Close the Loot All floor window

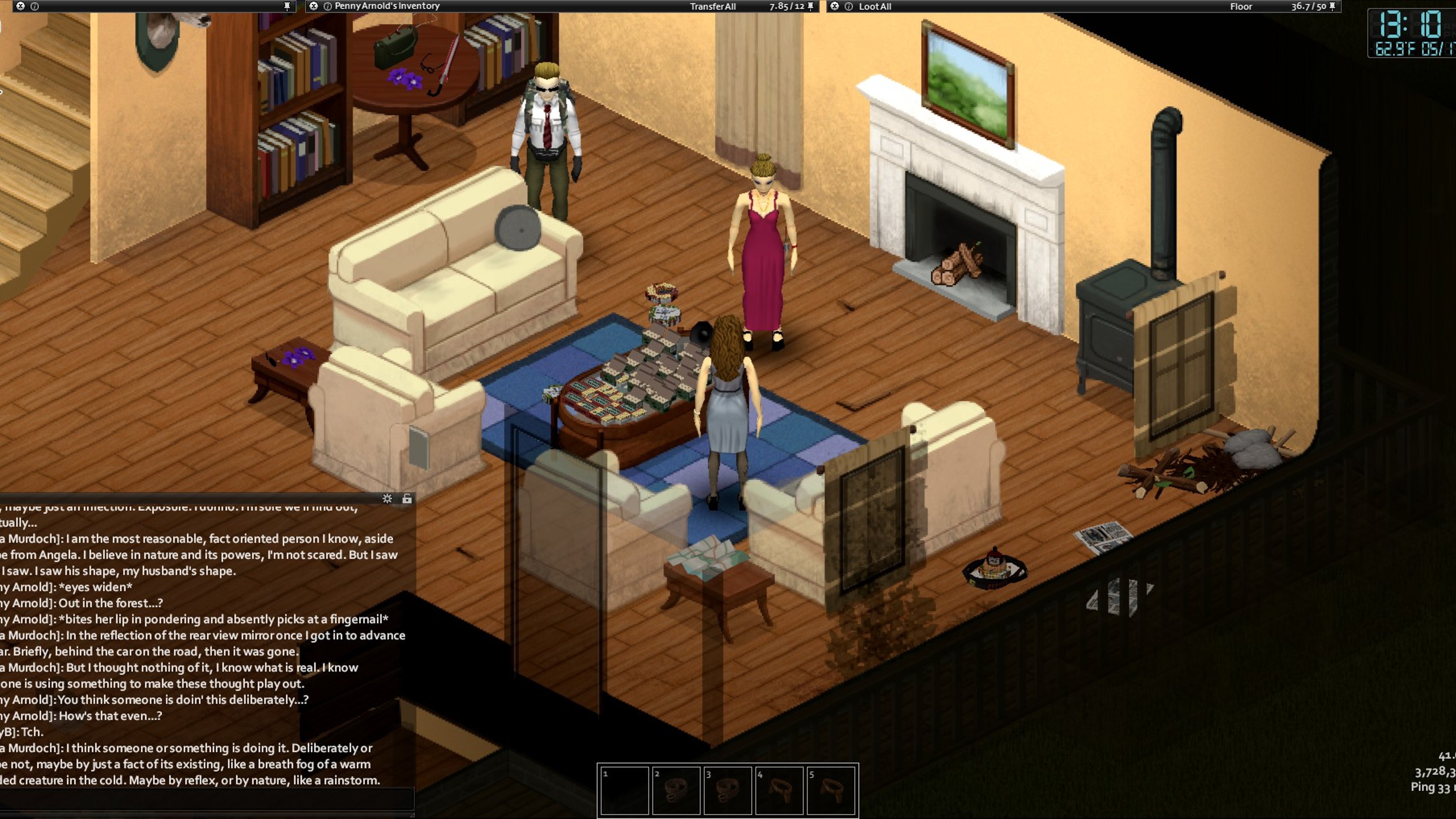coord(835,6)
